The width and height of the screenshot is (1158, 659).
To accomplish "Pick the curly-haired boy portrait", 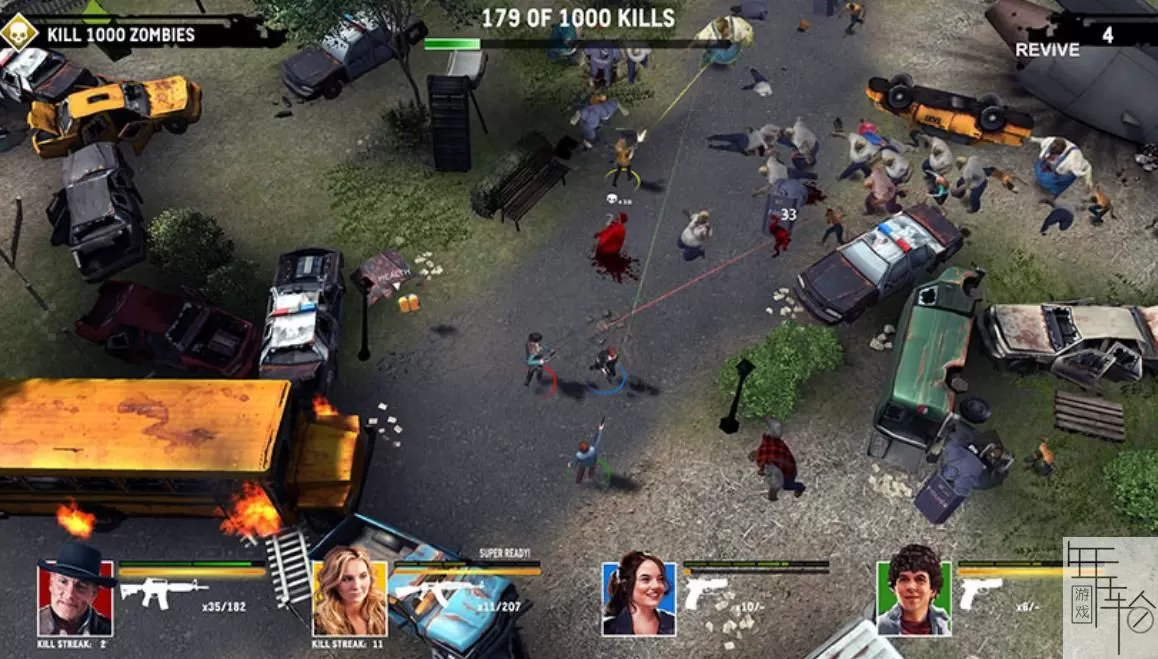I will (x=914, y=598).
